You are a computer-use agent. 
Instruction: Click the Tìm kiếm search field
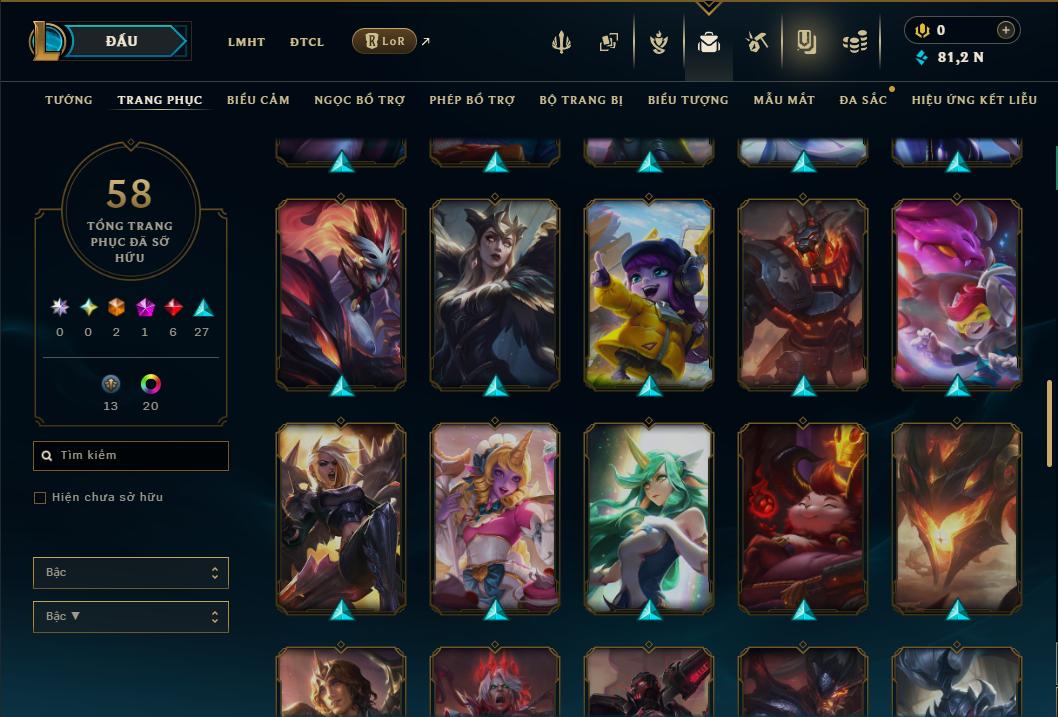click(x=131, y=456)
